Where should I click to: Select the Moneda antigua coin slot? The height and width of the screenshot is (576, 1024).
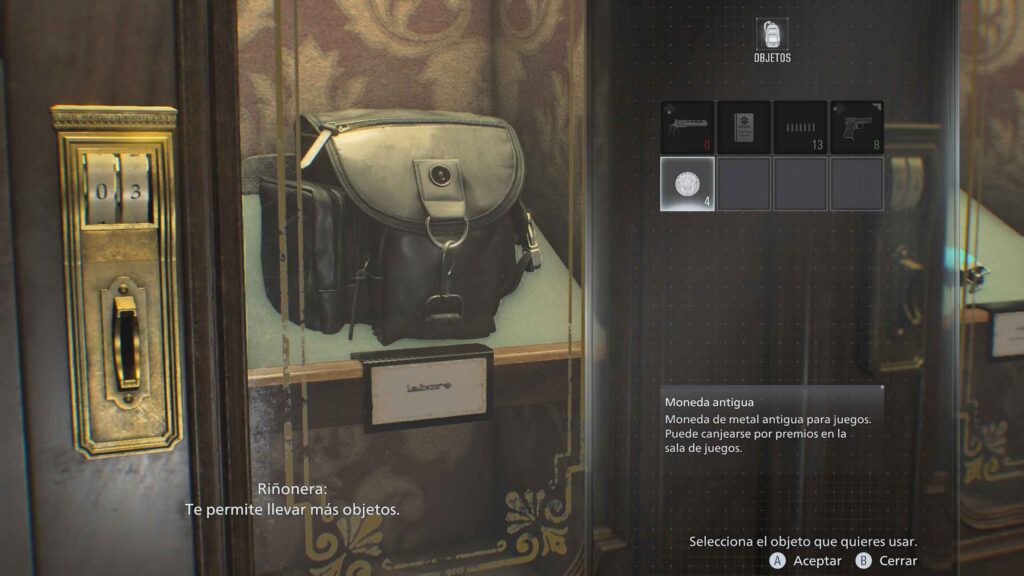point(687,184)
